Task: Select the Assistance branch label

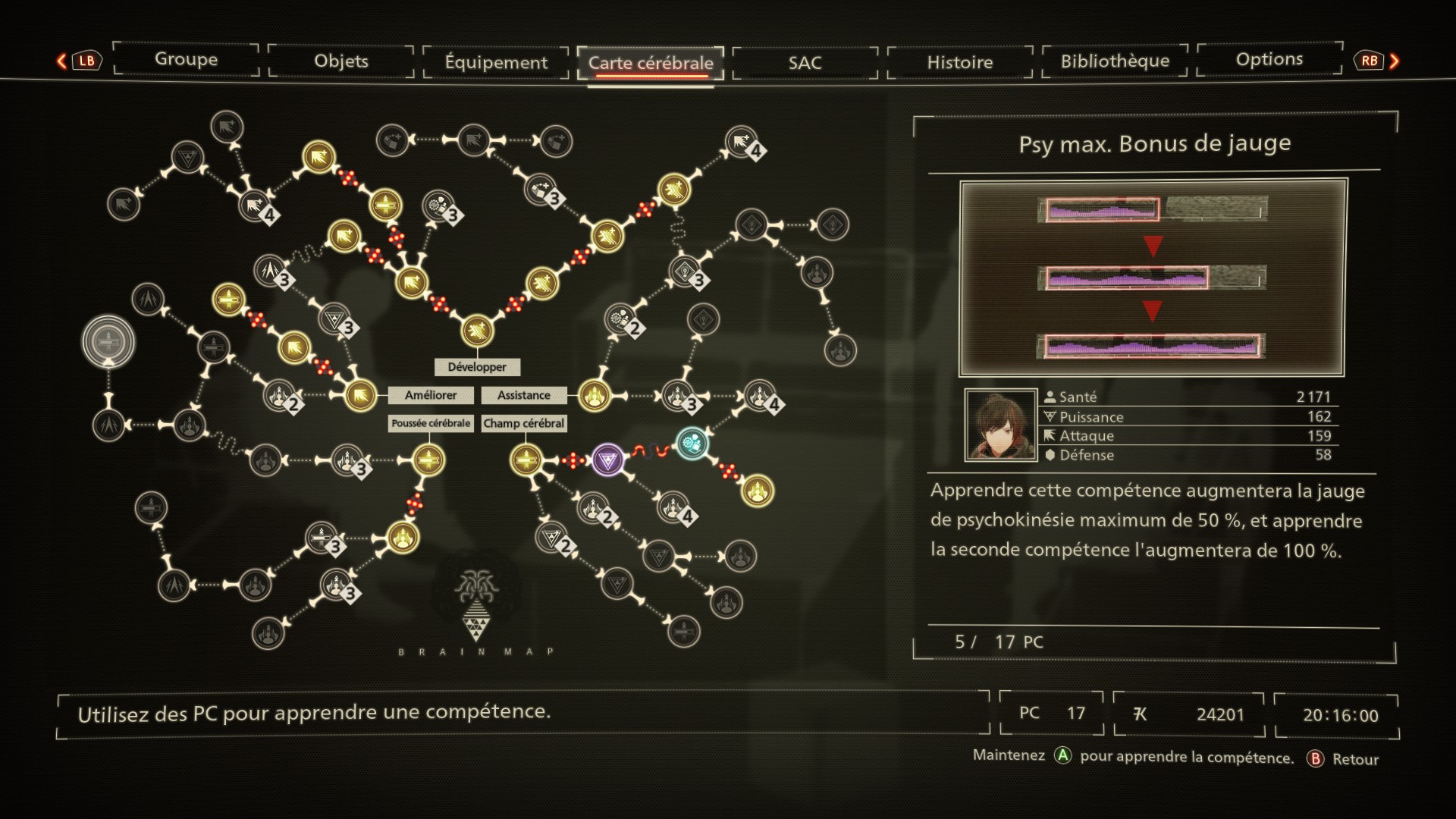Action: 524,395
